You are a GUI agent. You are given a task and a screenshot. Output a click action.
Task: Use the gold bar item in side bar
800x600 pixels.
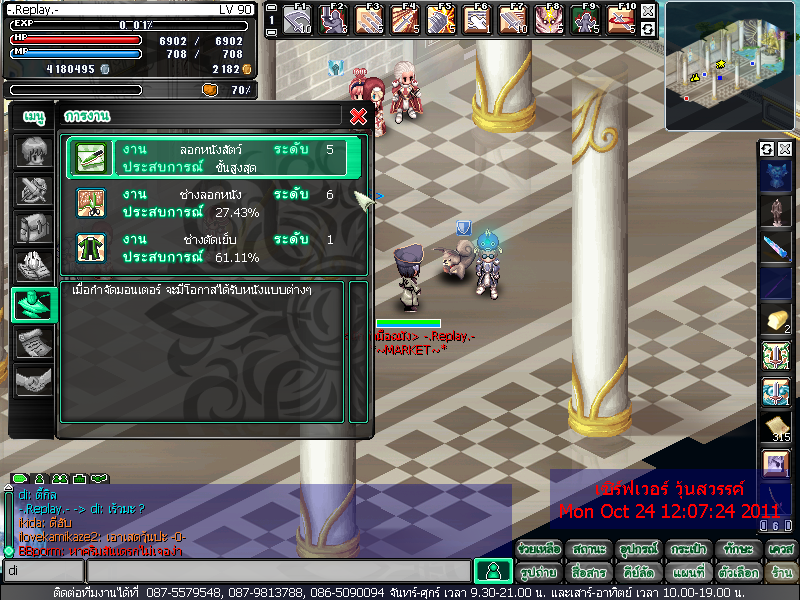[776, 320]
